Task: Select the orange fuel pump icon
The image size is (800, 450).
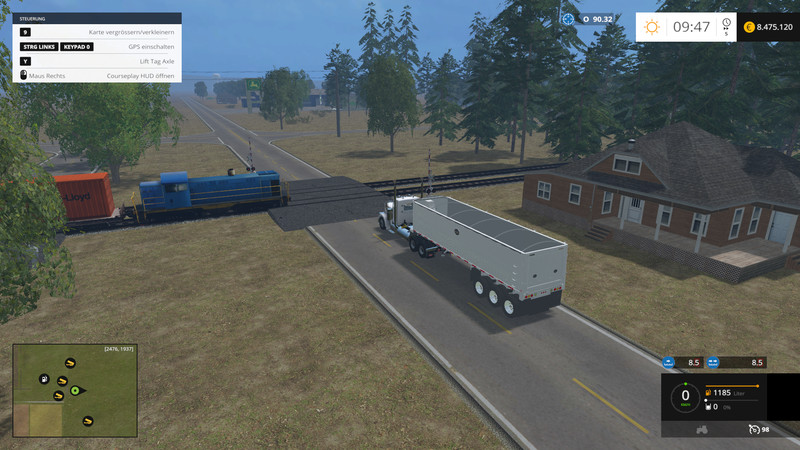Action: coord(709,394)
